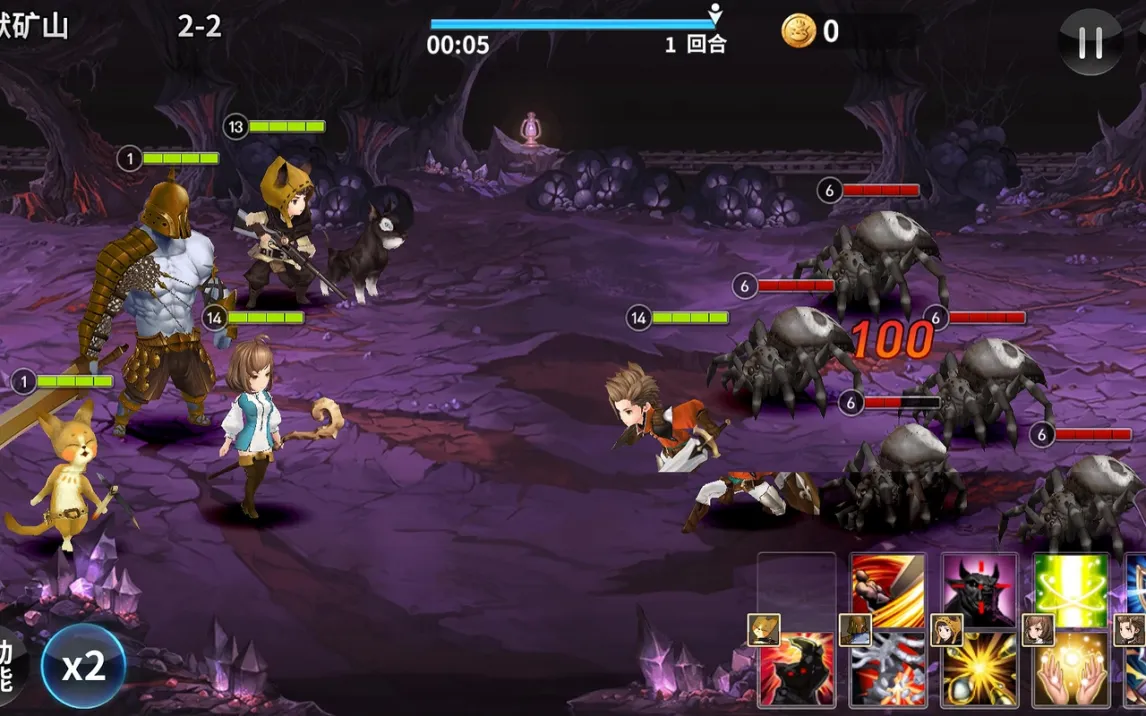The width and height of the screenshot is (1146, 716).
Task: Toggle the x2 battle speed button
Action: pos(84,667)
